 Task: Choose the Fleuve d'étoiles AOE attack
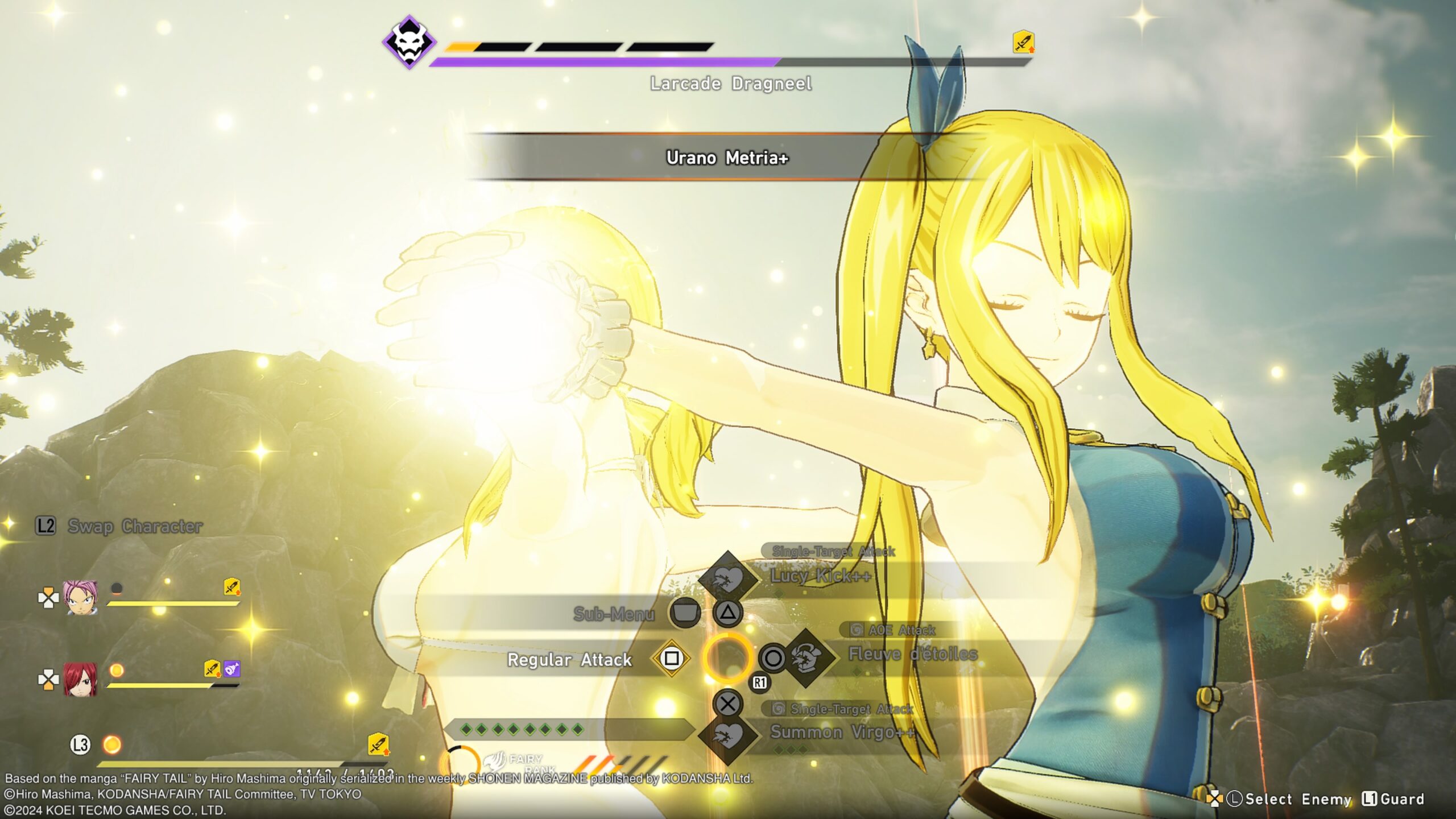(x=912, y=655)
